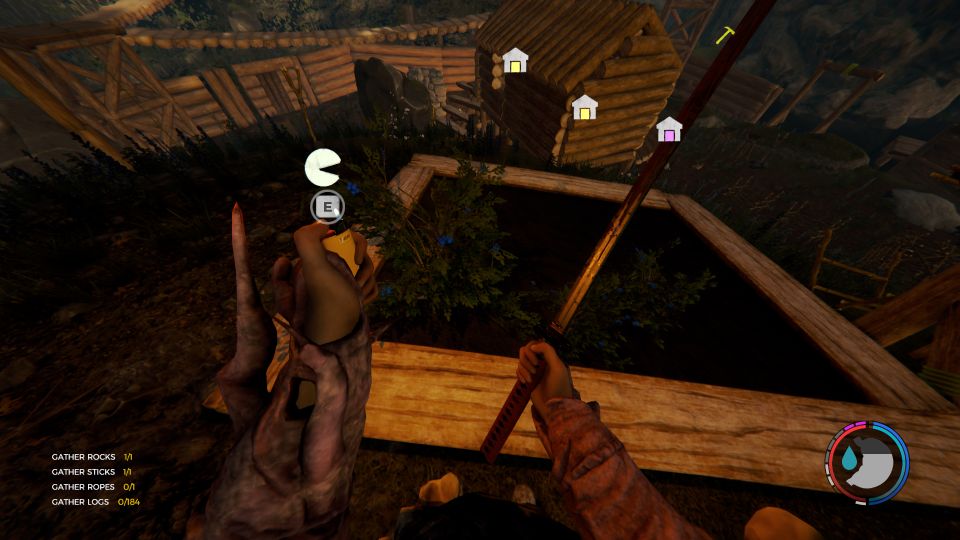This screenshot has width=960, height=540.
Task: Open the Gather Ropes objective
Action: click(92, 487)
